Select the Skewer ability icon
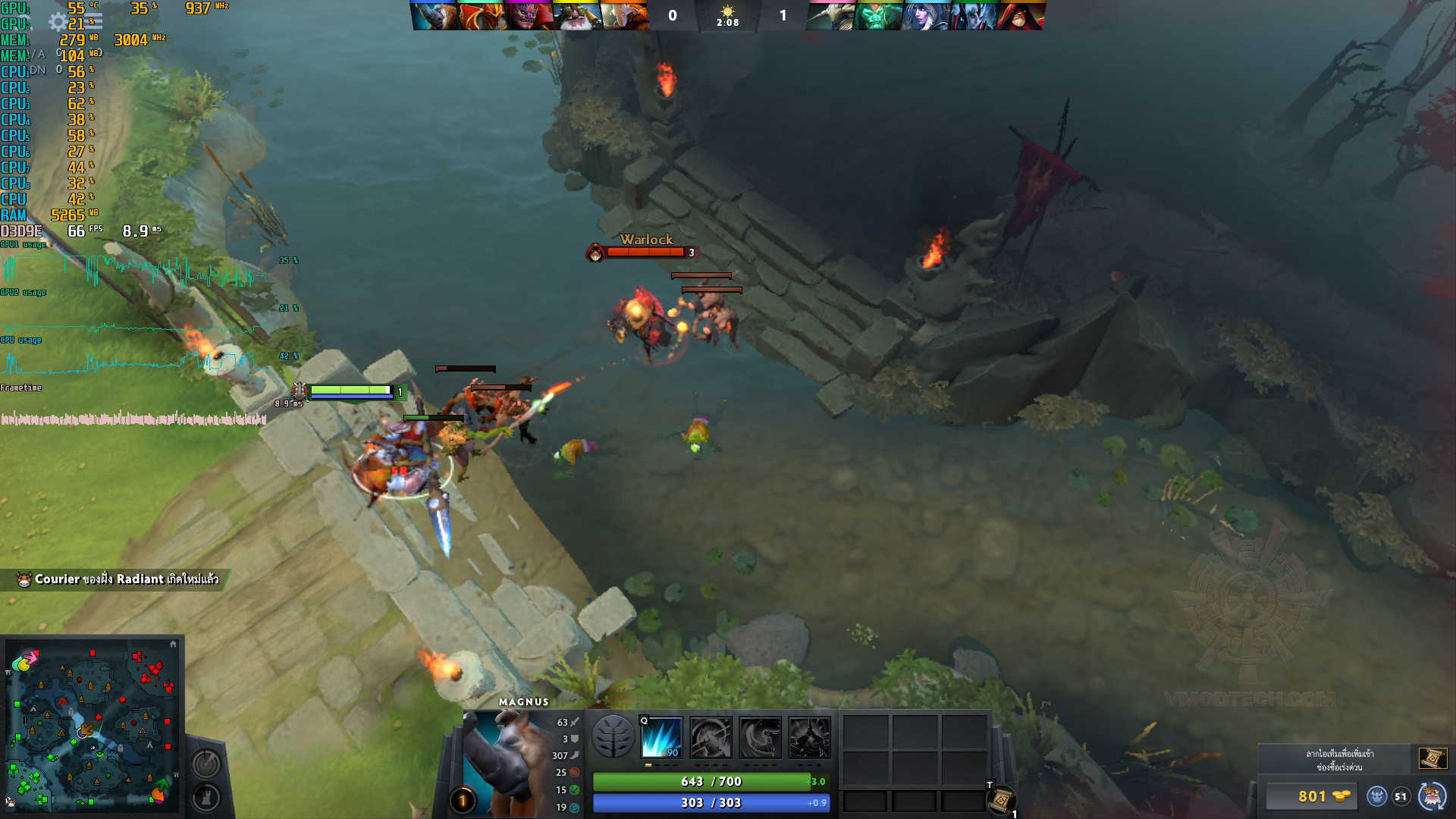This screenshot has height=819, width=1456. pyautogui.click(x=760, y=738)
